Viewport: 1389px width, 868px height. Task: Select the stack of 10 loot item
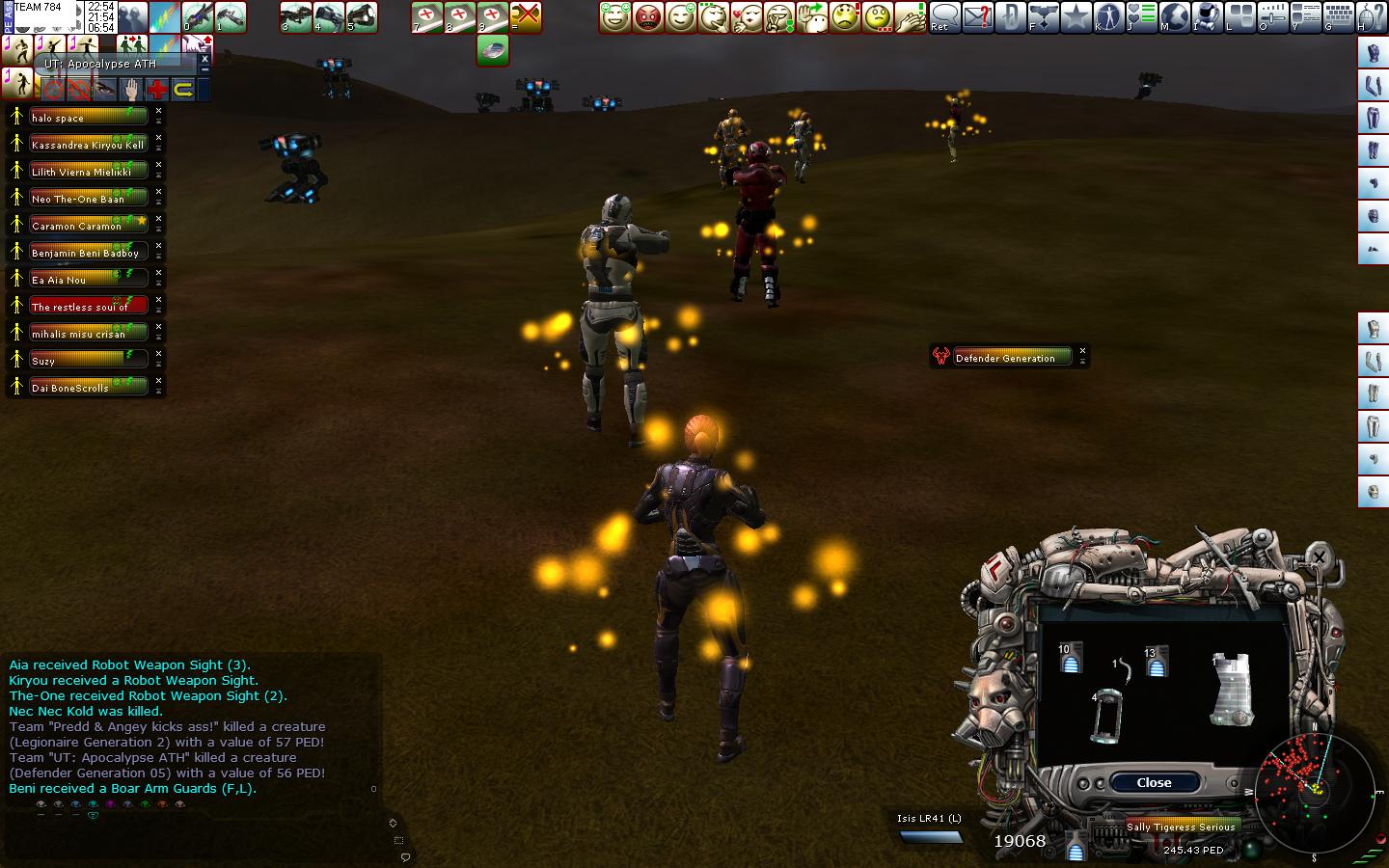1071,657
